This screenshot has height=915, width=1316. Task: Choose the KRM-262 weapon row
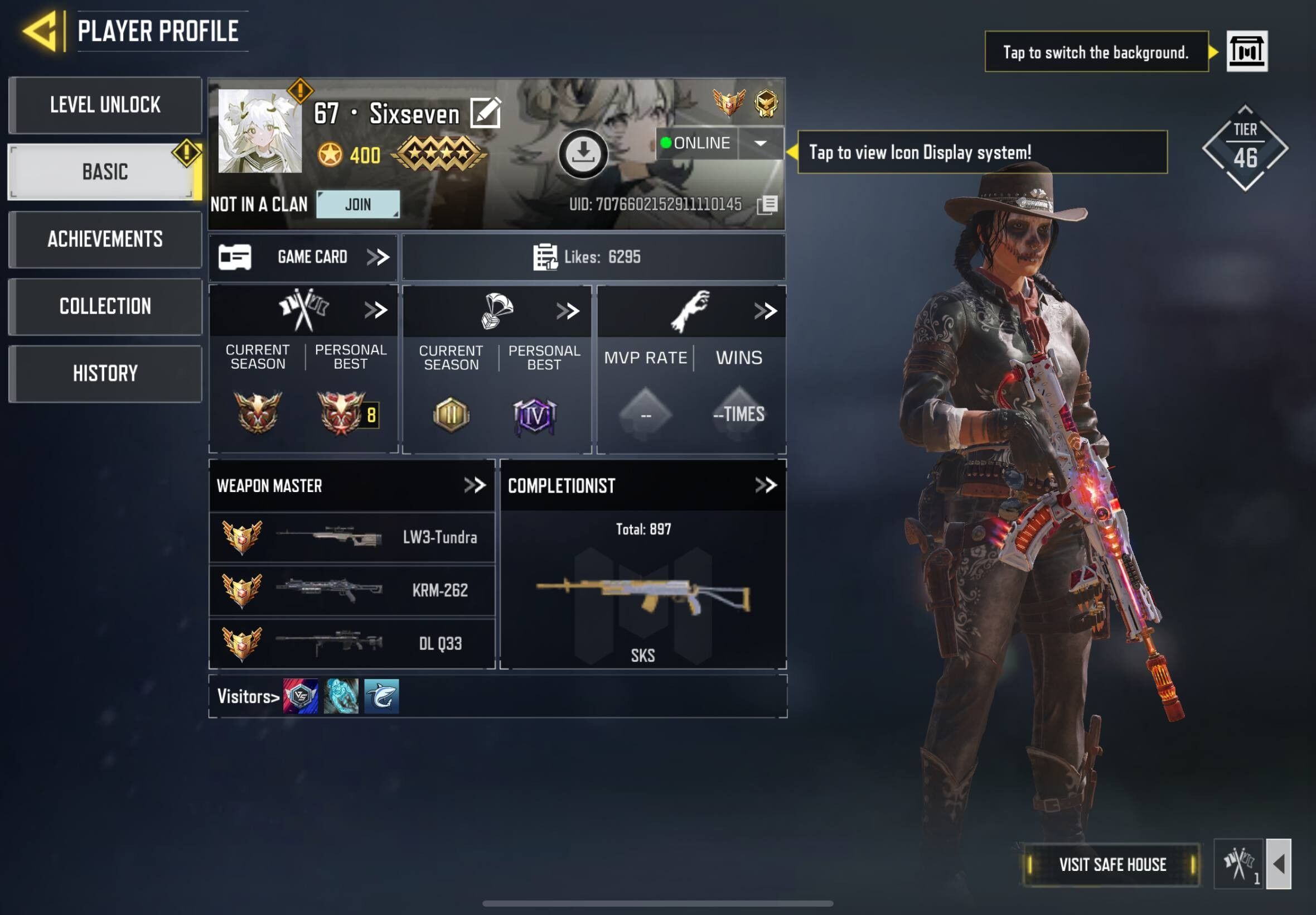352,590
